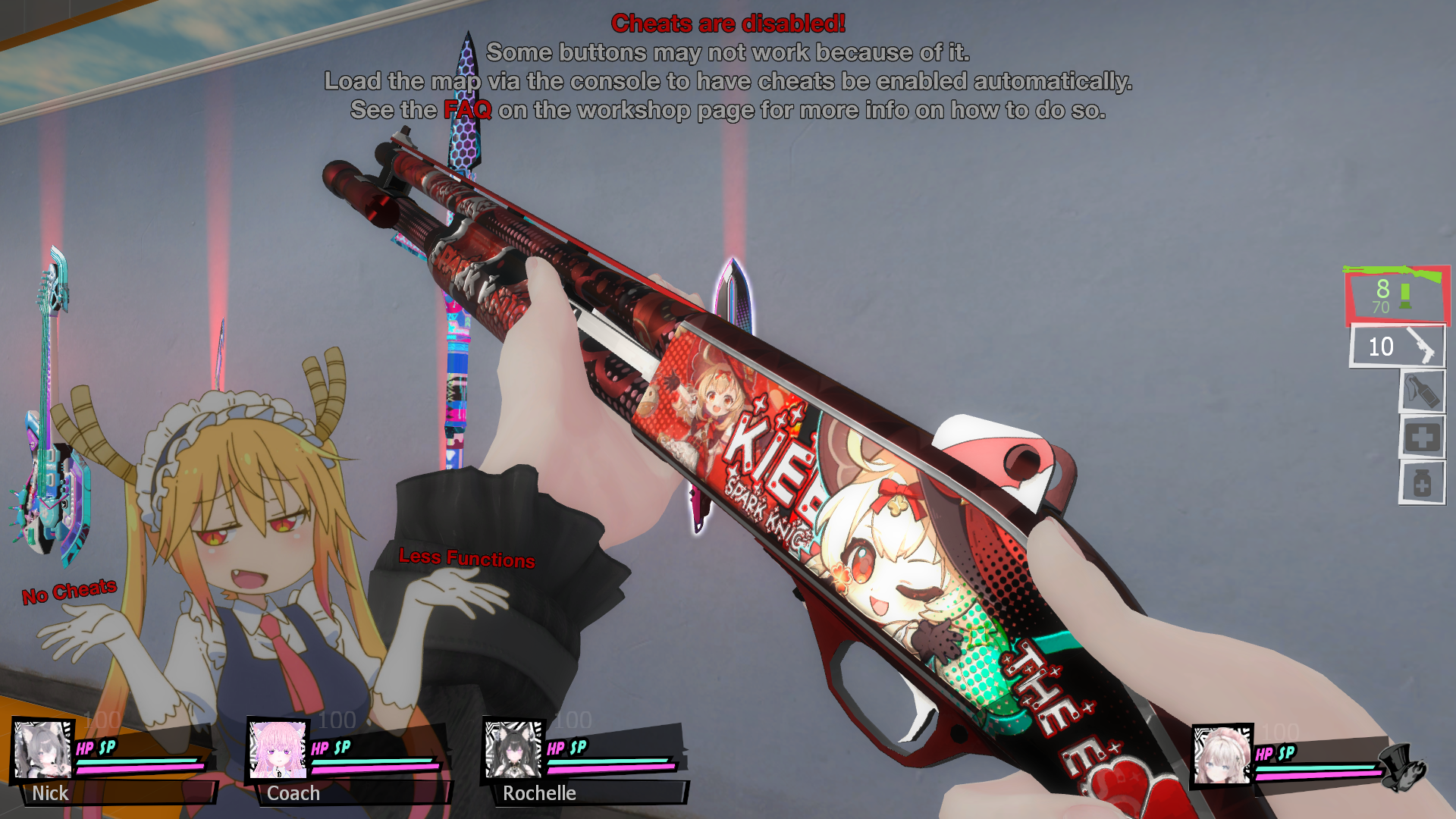Switch to the pistol slot
The height and width of the screenshot is (819, 1456).
click(x=1398, y=347)
